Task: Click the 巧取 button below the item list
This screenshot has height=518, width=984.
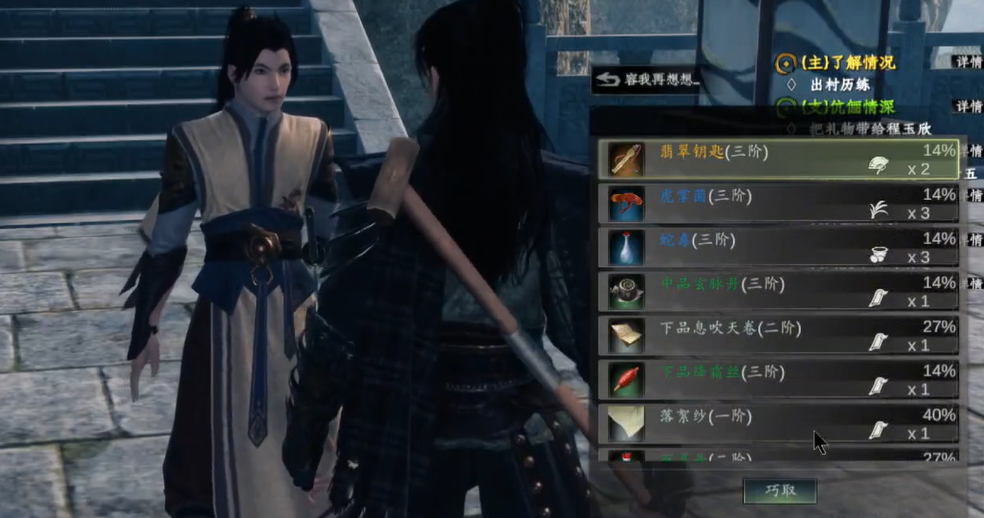Action: pyautogui.click(x=780, y=490)
